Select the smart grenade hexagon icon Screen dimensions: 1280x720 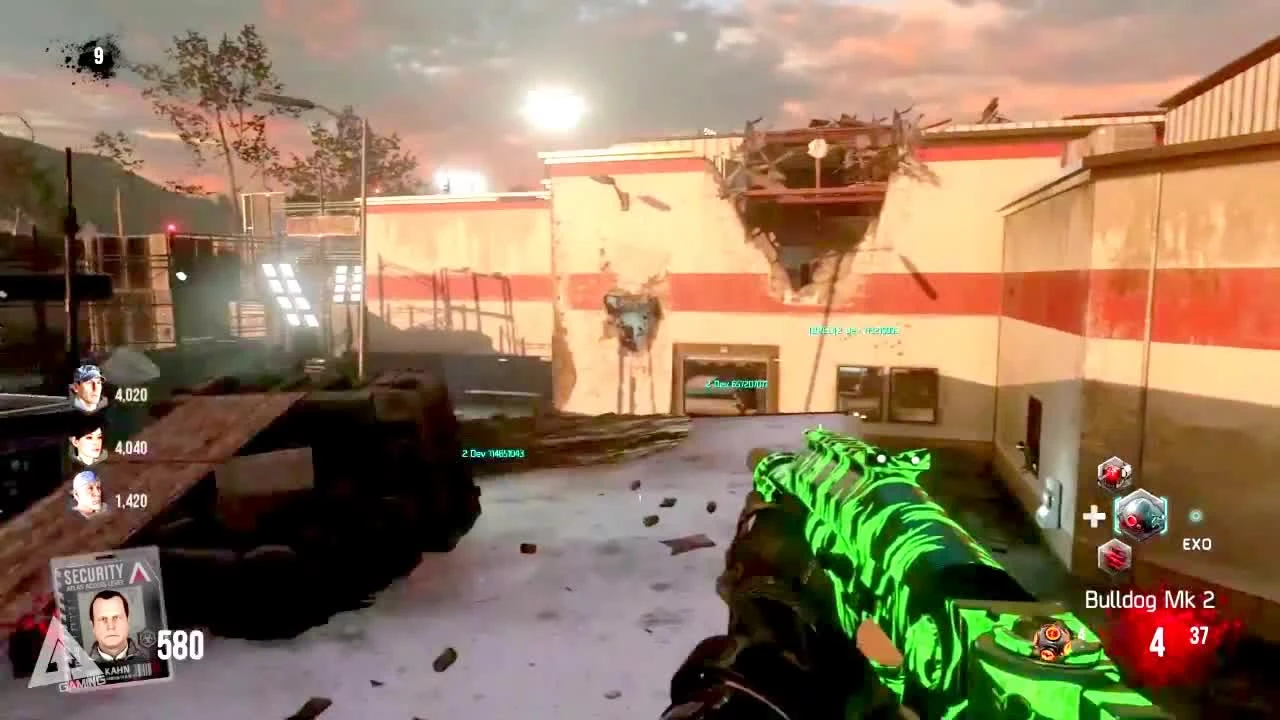(1113, 557)
